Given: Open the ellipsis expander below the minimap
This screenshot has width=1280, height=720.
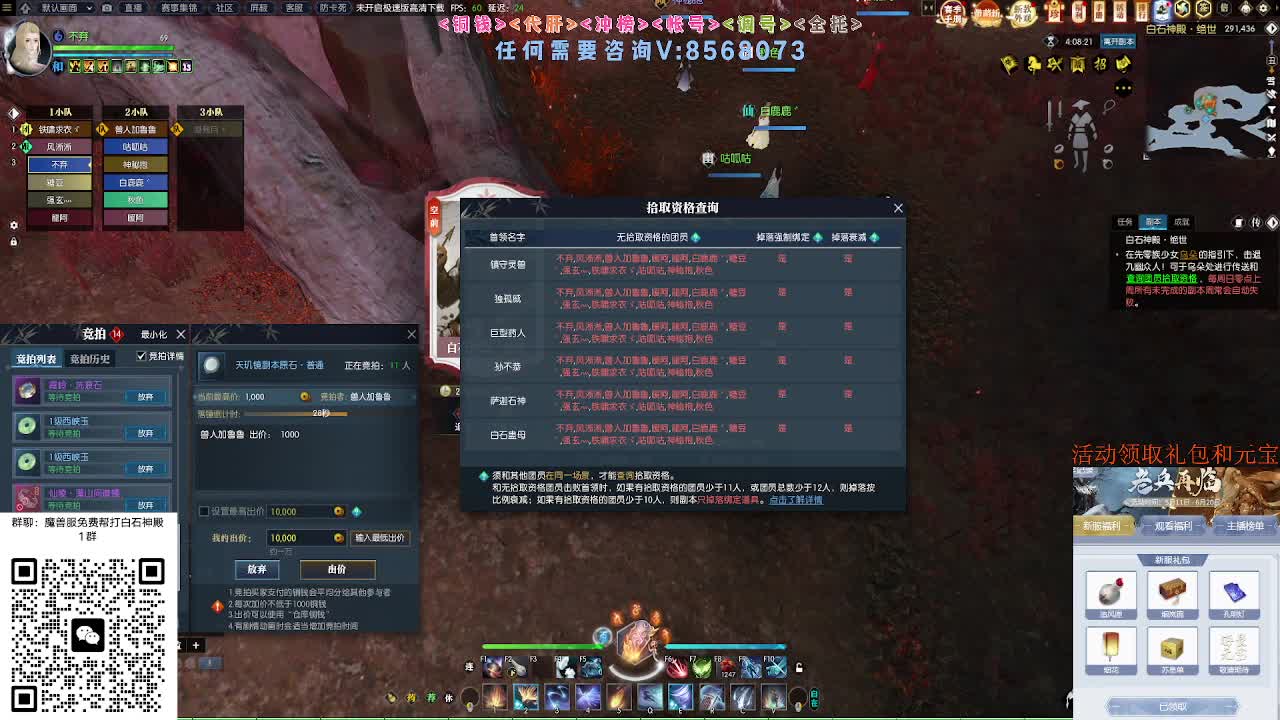Looking at the screenshot, I should pos(1124,87).
